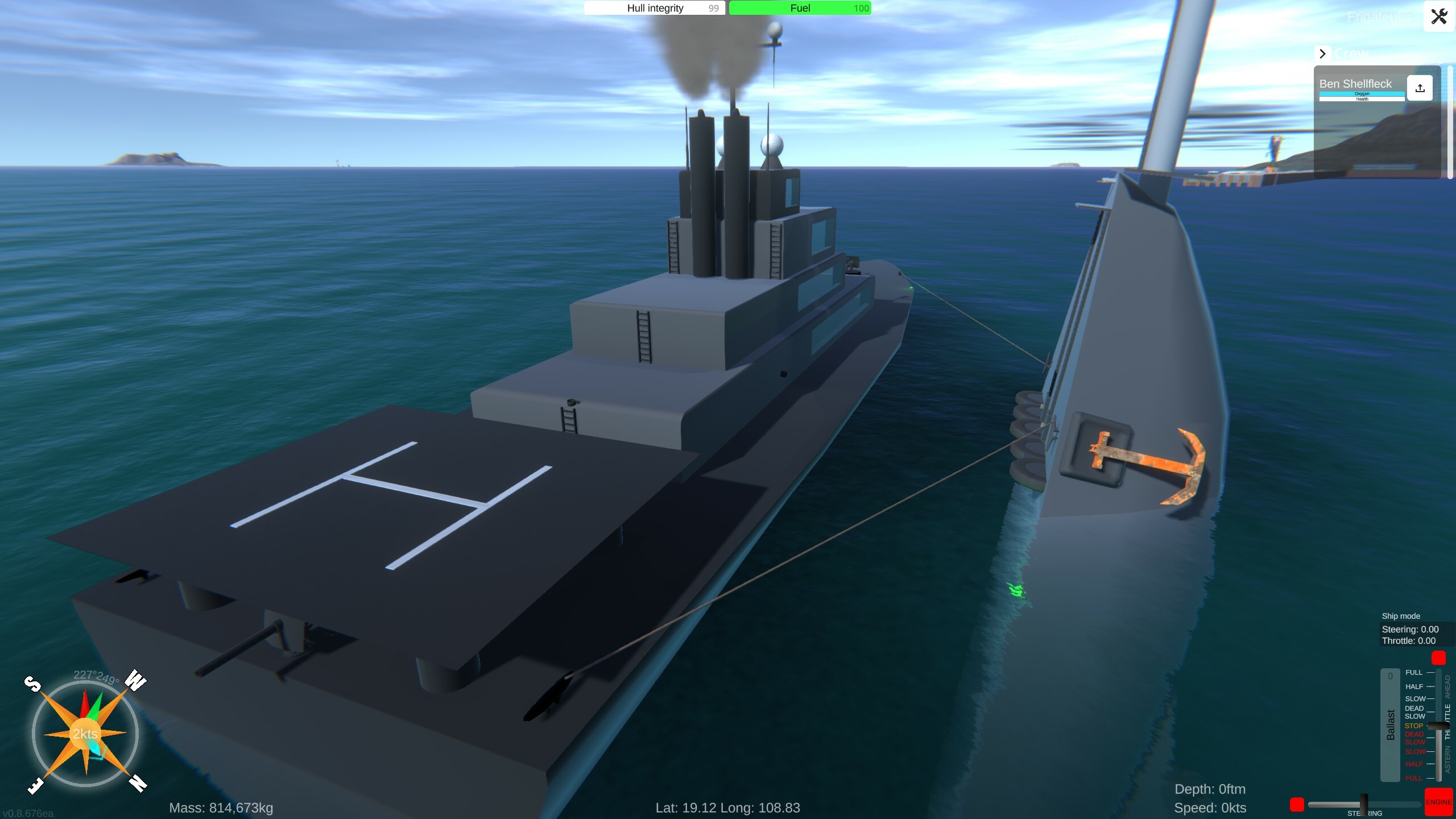1456x819 pixels.
Task: Open the wrench tools menu top right
Action: coord(1438,16)
